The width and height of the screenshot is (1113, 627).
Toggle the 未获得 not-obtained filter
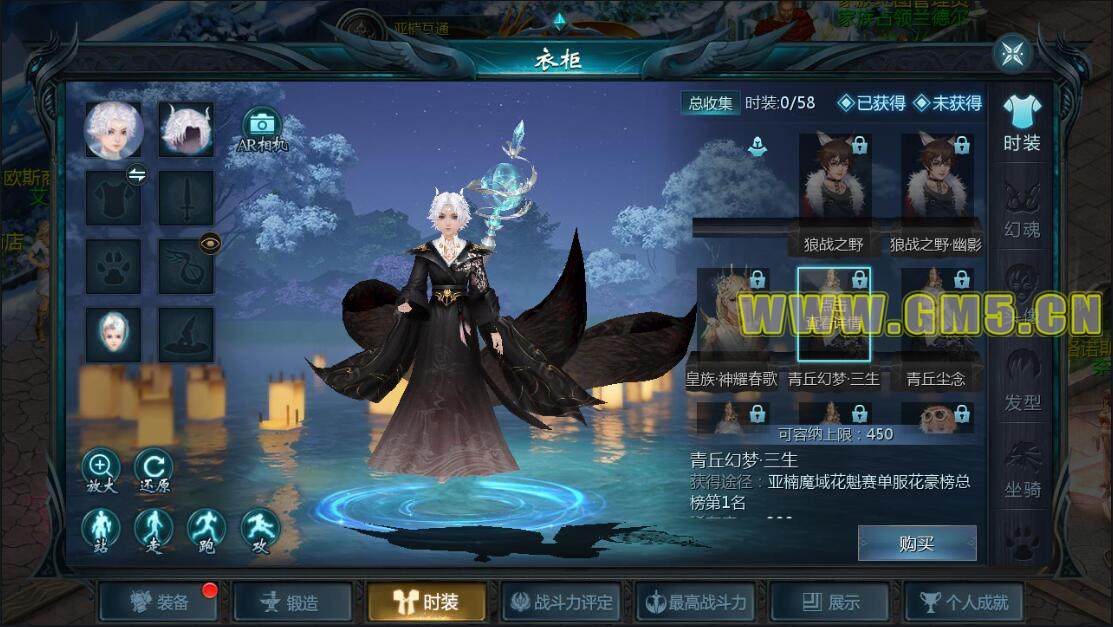(947, 103)
